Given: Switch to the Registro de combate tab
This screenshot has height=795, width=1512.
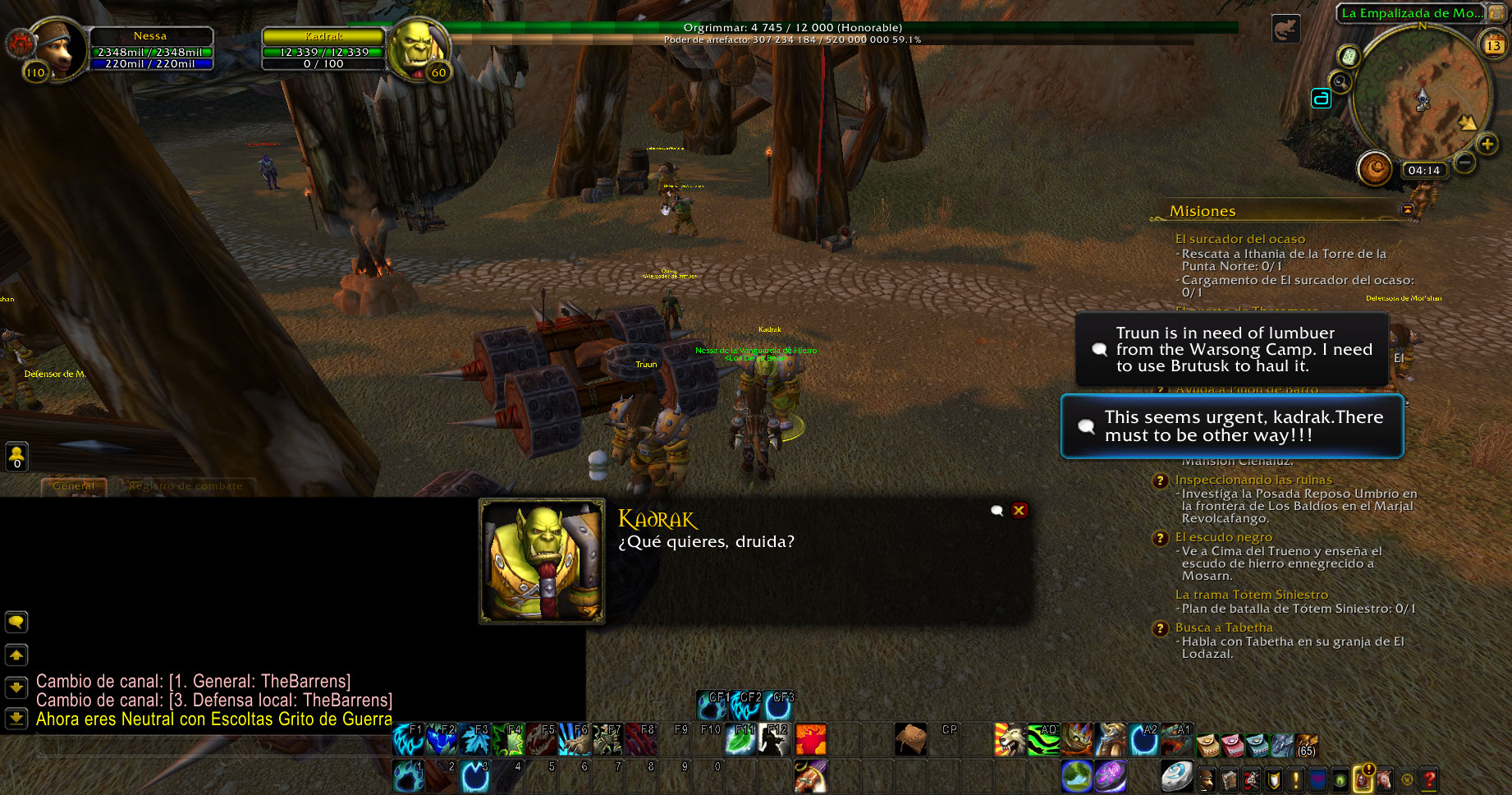Looking at the screenshot, I should (186, 486).
